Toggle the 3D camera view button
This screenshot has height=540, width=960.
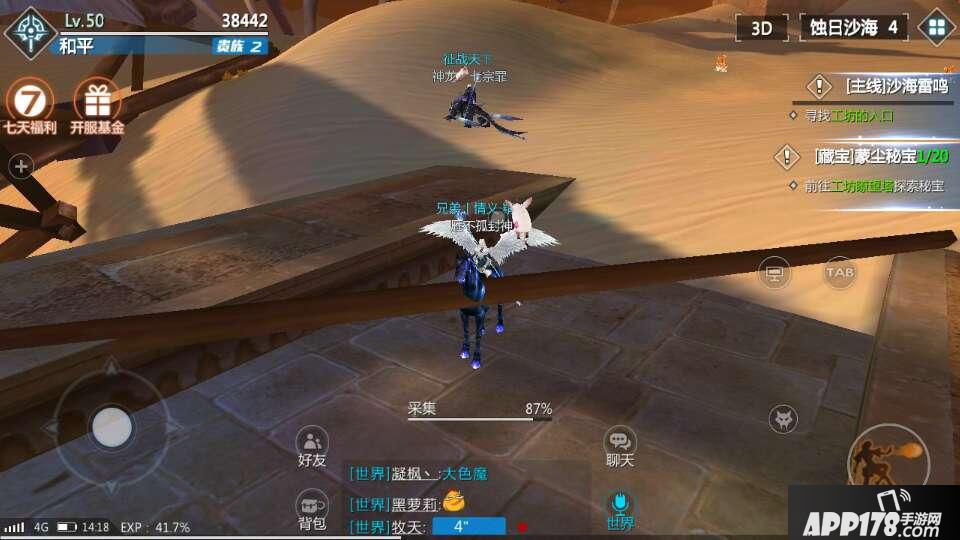pos(762,28)
